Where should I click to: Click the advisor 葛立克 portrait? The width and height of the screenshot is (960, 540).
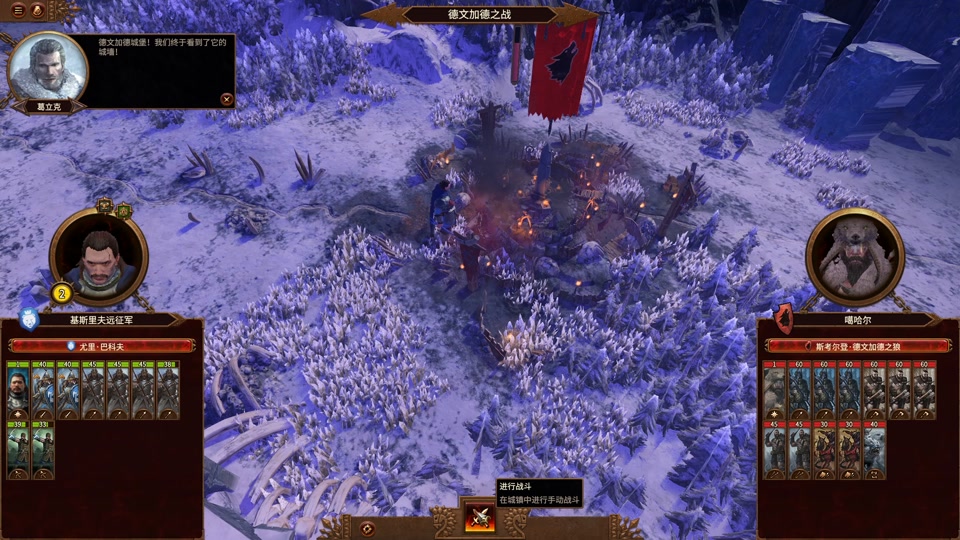(46, 68)
